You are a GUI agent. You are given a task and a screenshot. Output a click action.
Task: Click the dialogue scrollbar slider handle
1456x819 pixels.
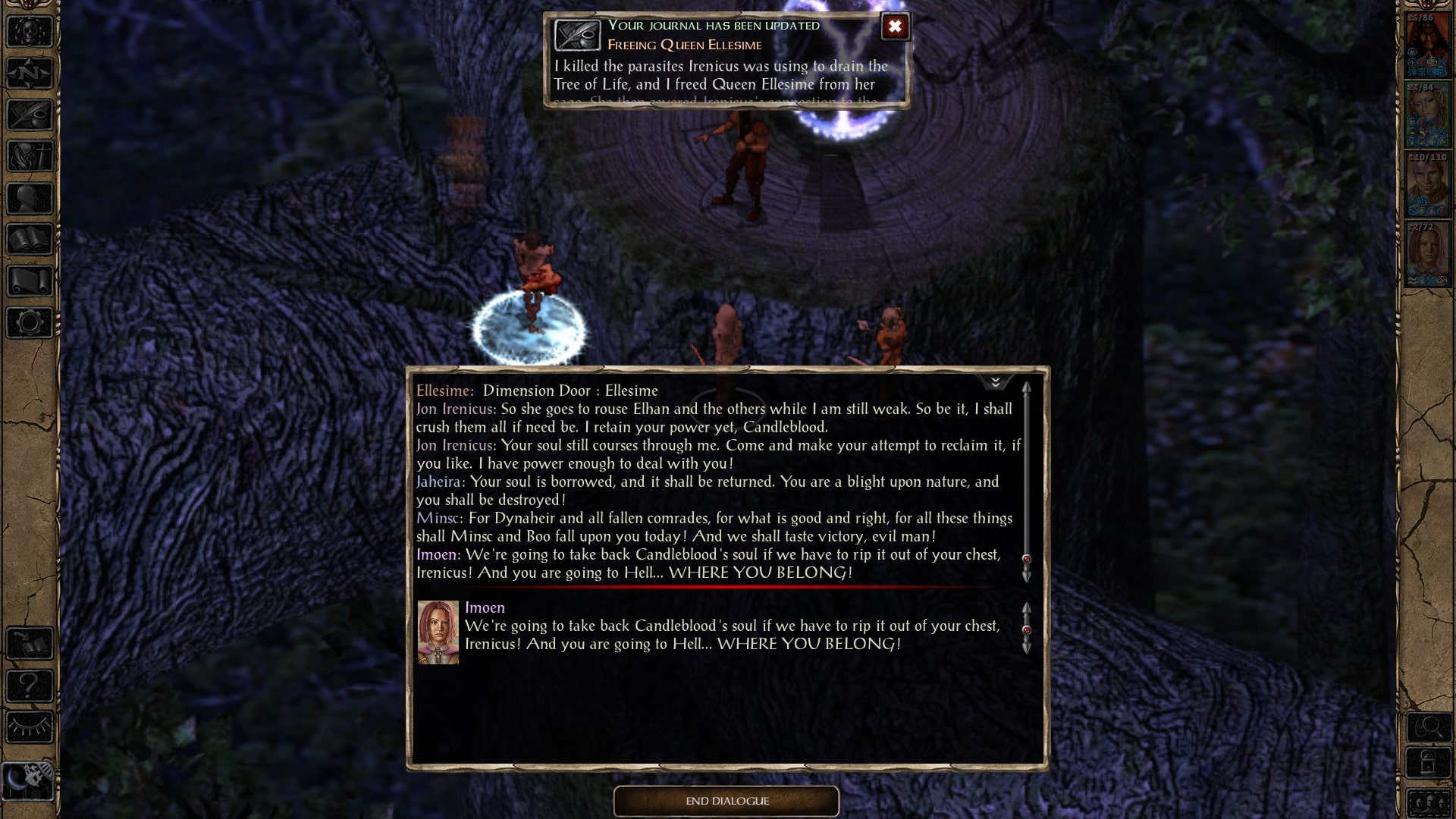point(1028,560)
